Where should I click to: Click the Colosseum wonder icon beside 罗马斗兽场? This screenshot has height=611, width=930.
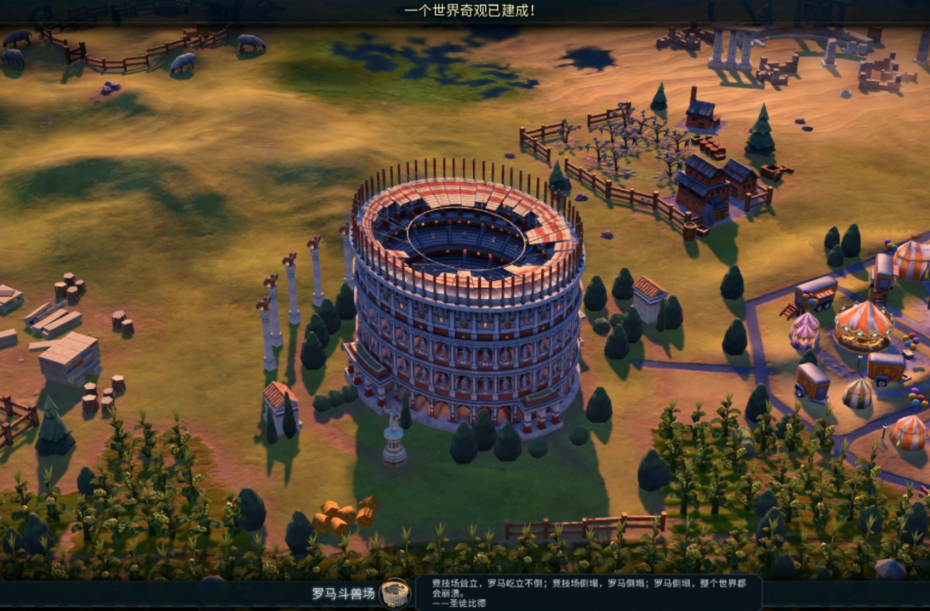pyautogui.click(x=395, y=594)
